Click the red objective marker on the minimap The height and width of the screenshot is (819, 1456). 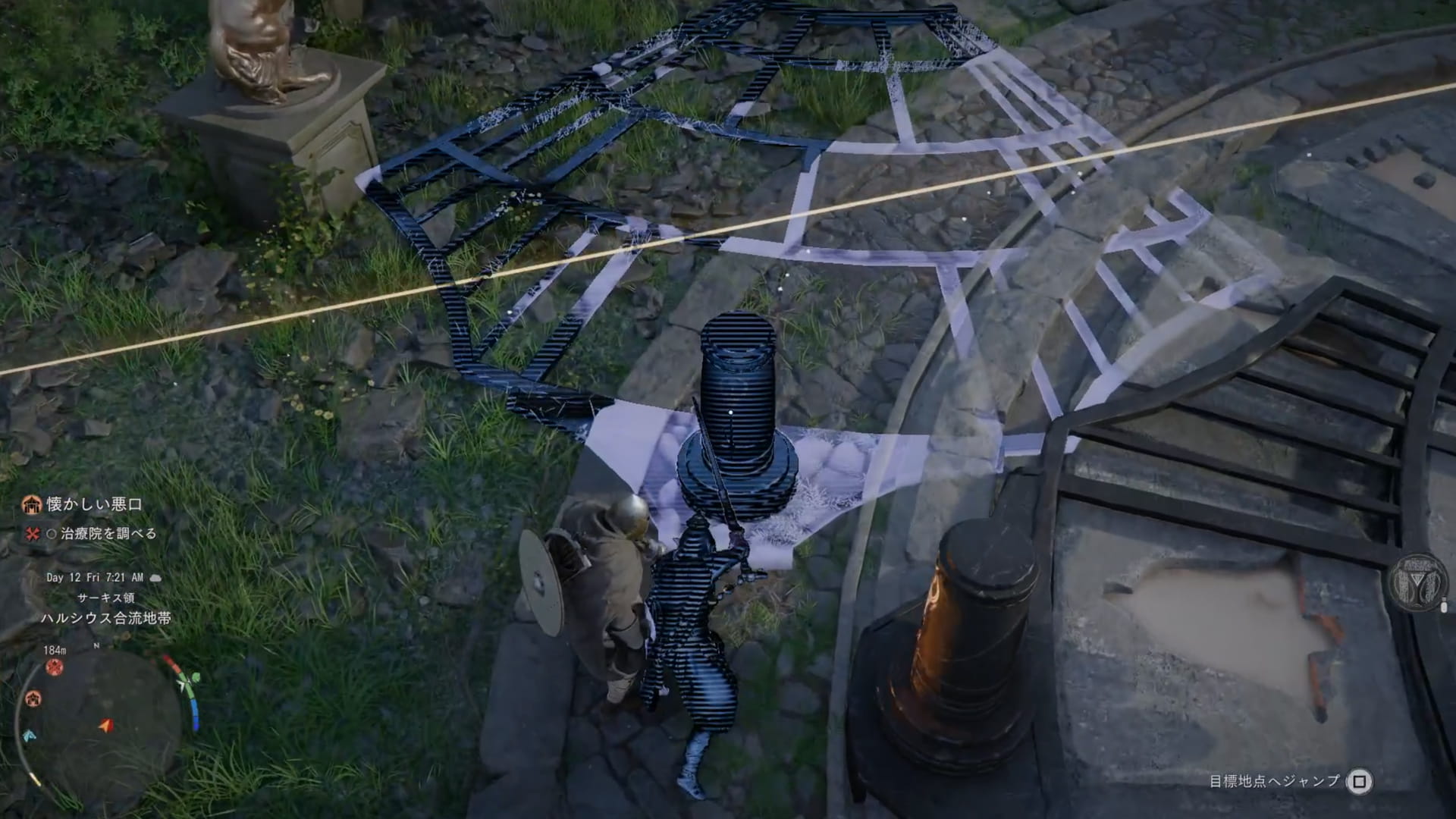55,667
